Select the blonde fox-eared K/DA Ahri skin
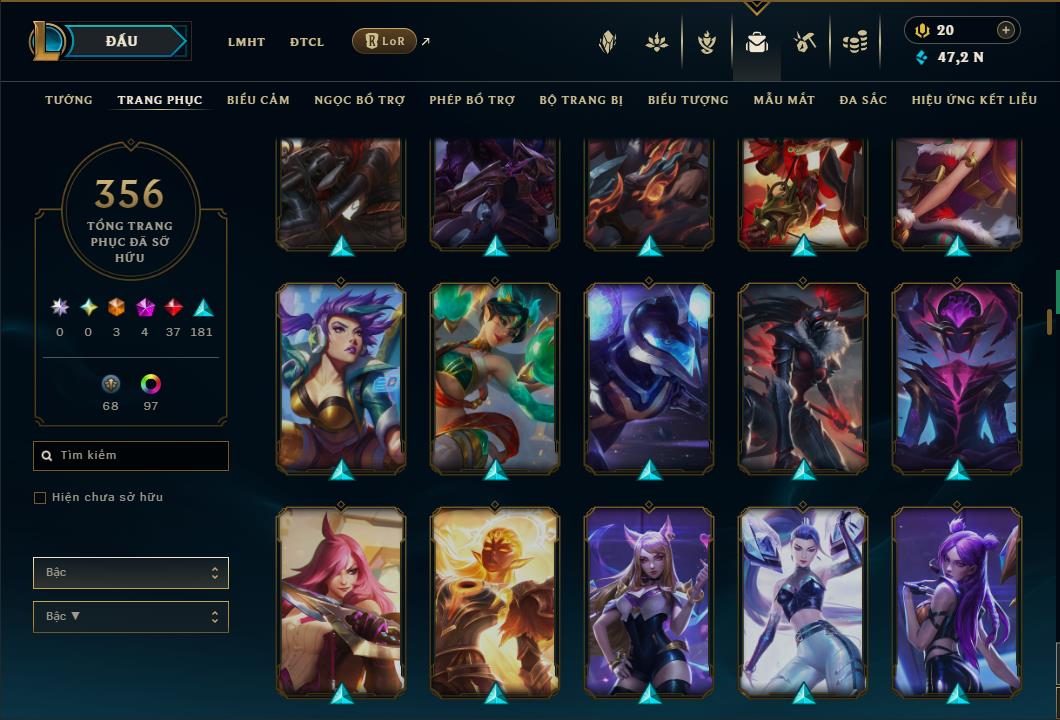 [649, 600]
